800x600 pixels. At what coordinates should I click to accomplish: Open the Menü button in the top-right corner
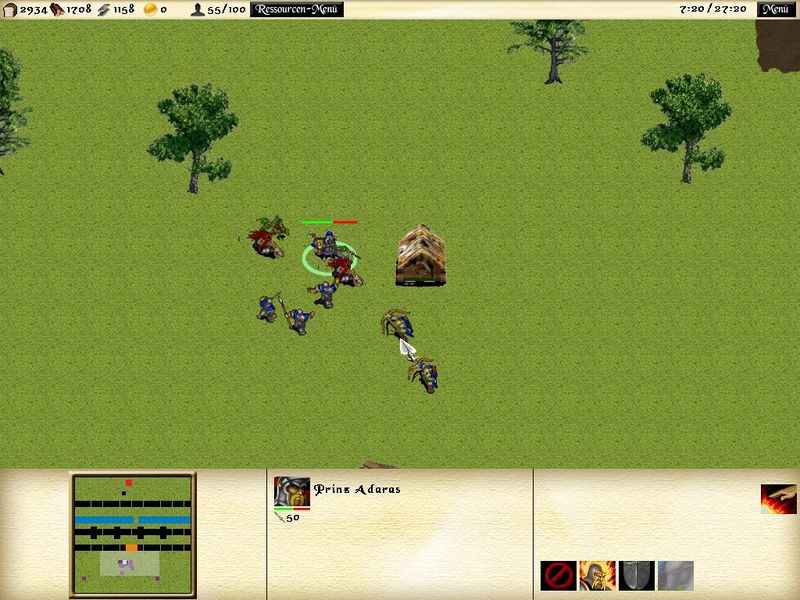[774, 10]
